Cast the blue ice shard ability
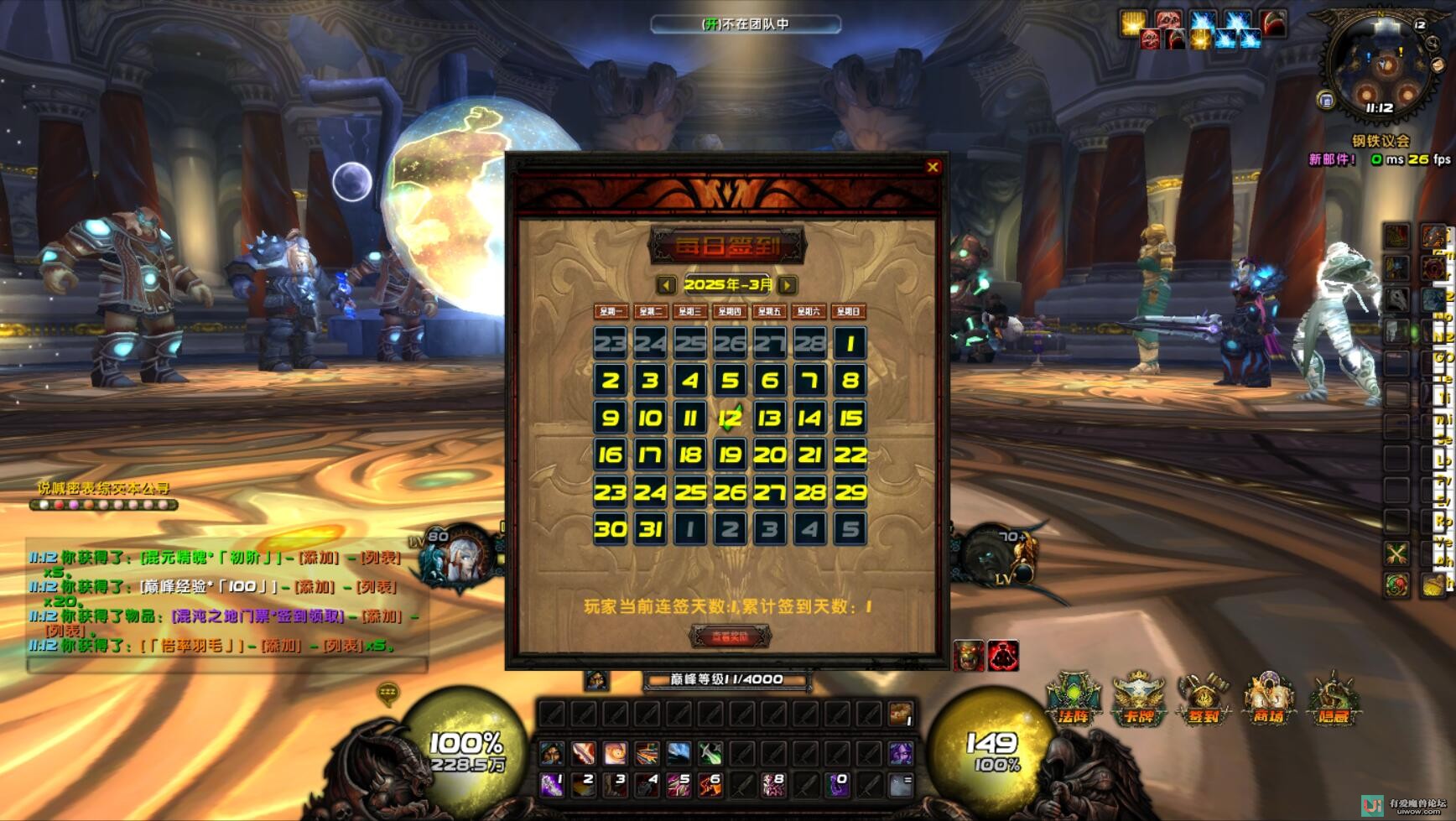 679,753
